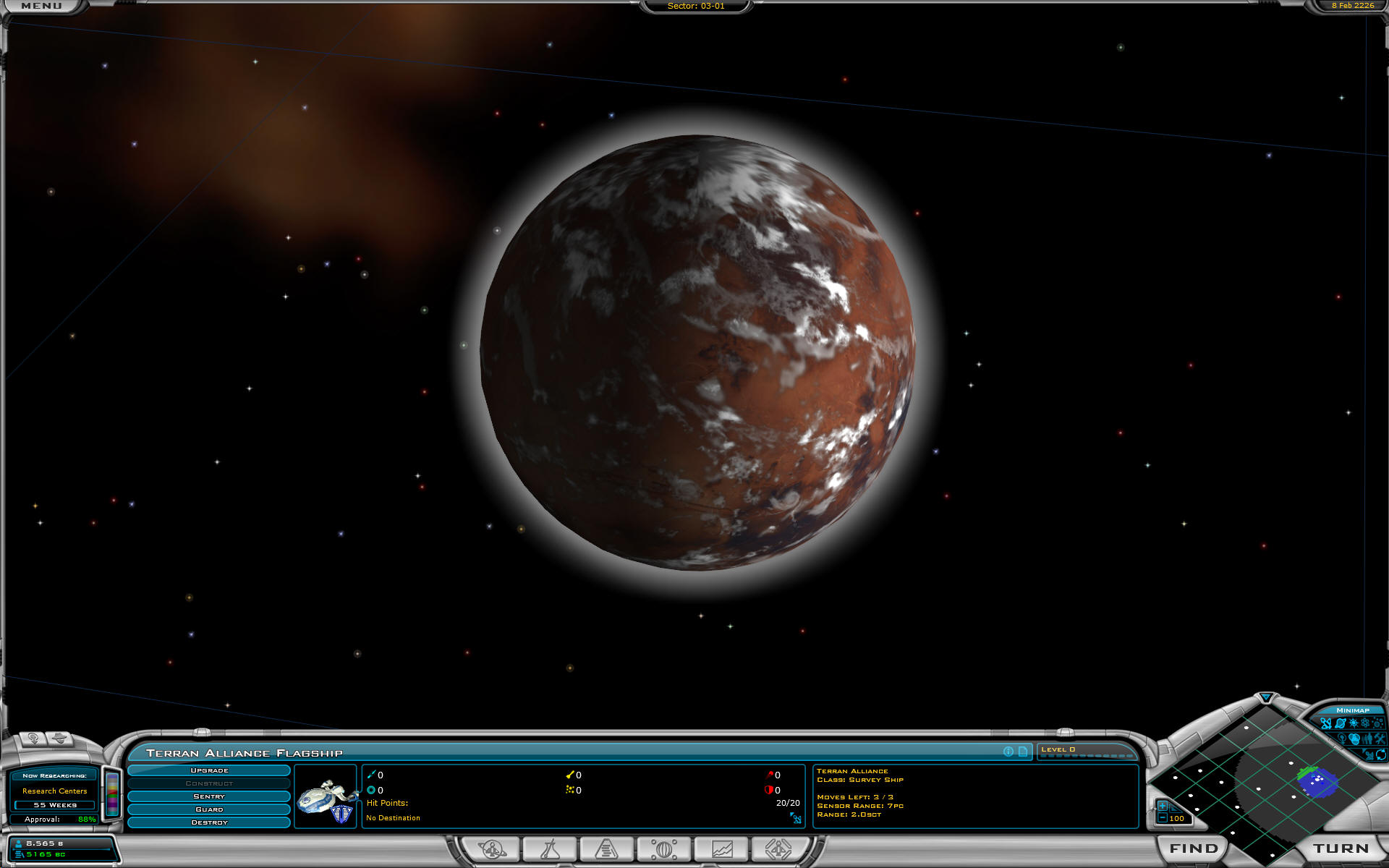
Task: Set the flagship to Sentry mode
Action: pyautogui.click(x=209, y=796)
